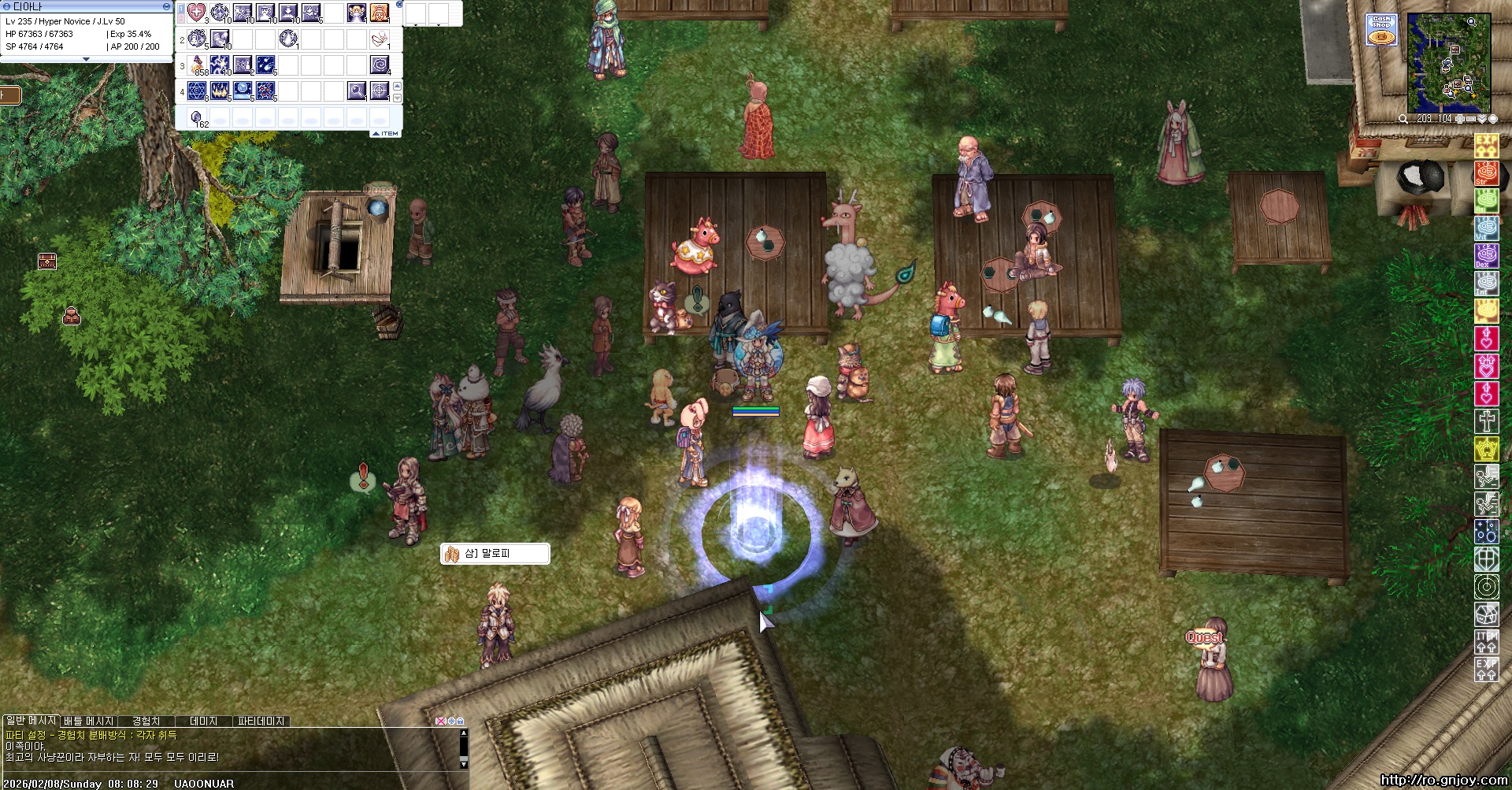Zoom in the minimap with plus button
Viewport: 1512px width, 790px height.
[x=1460, y=119]
